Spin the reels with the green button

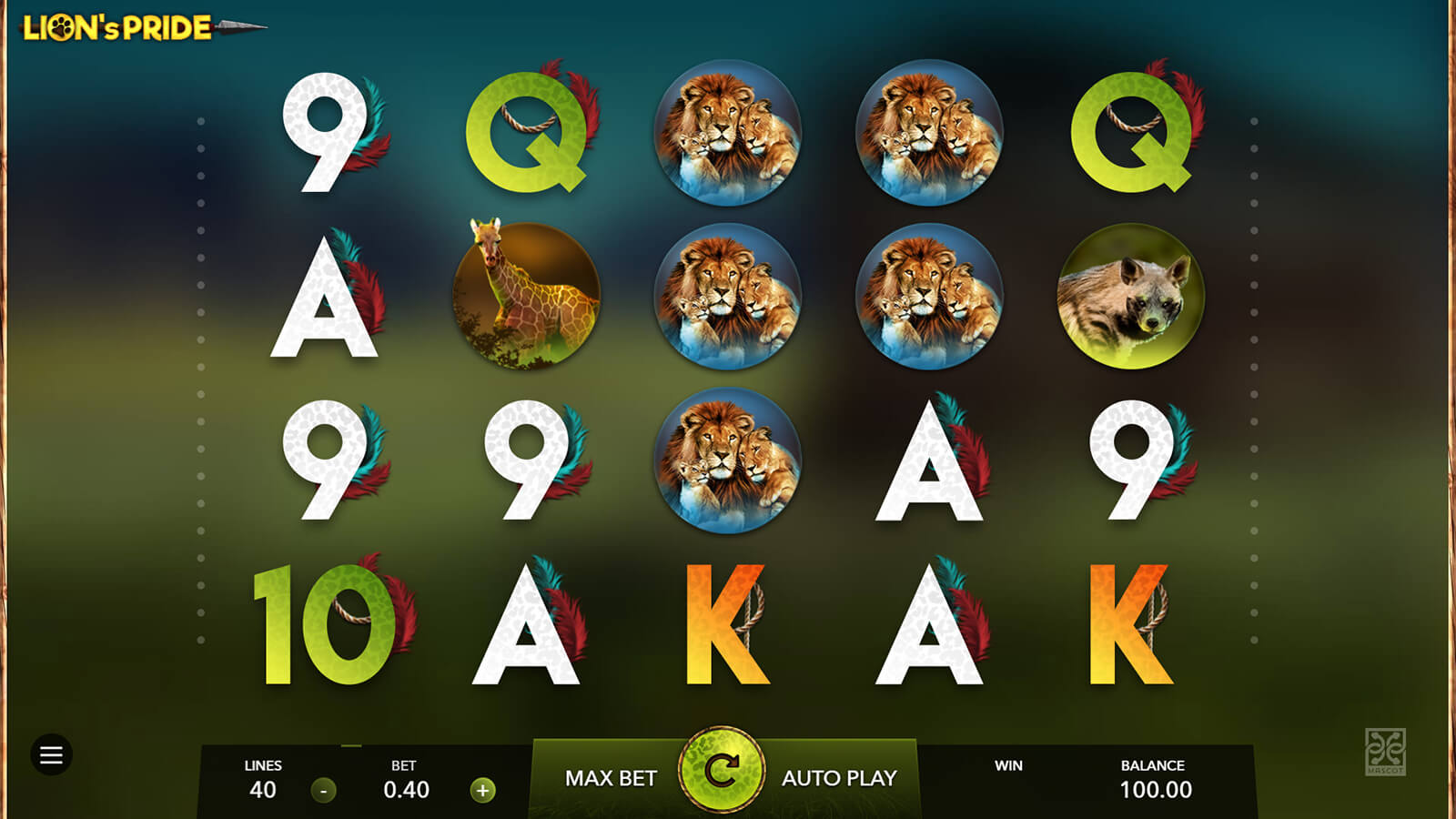722,770
